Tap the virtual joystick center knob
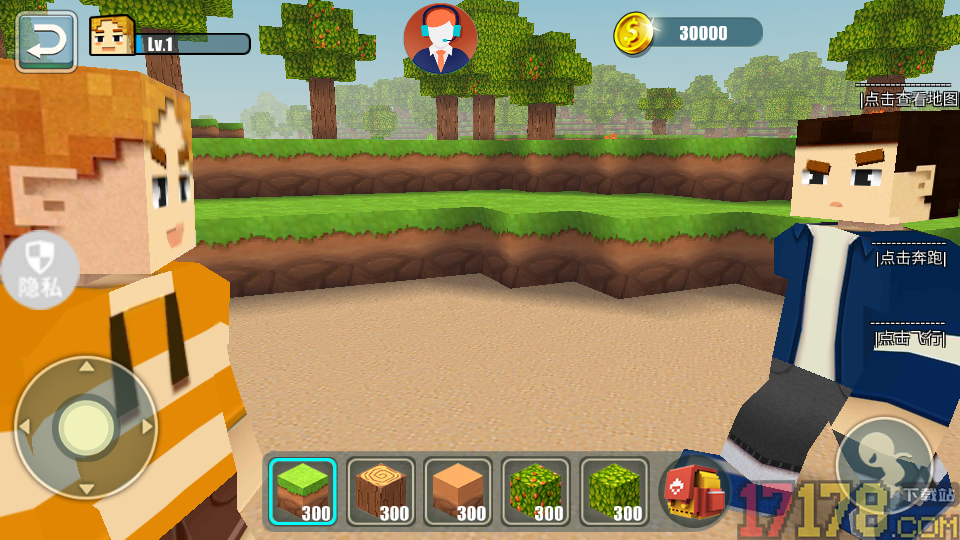This screenshot has height=540, width=960. pyautogui.click(x=86, y=427)
